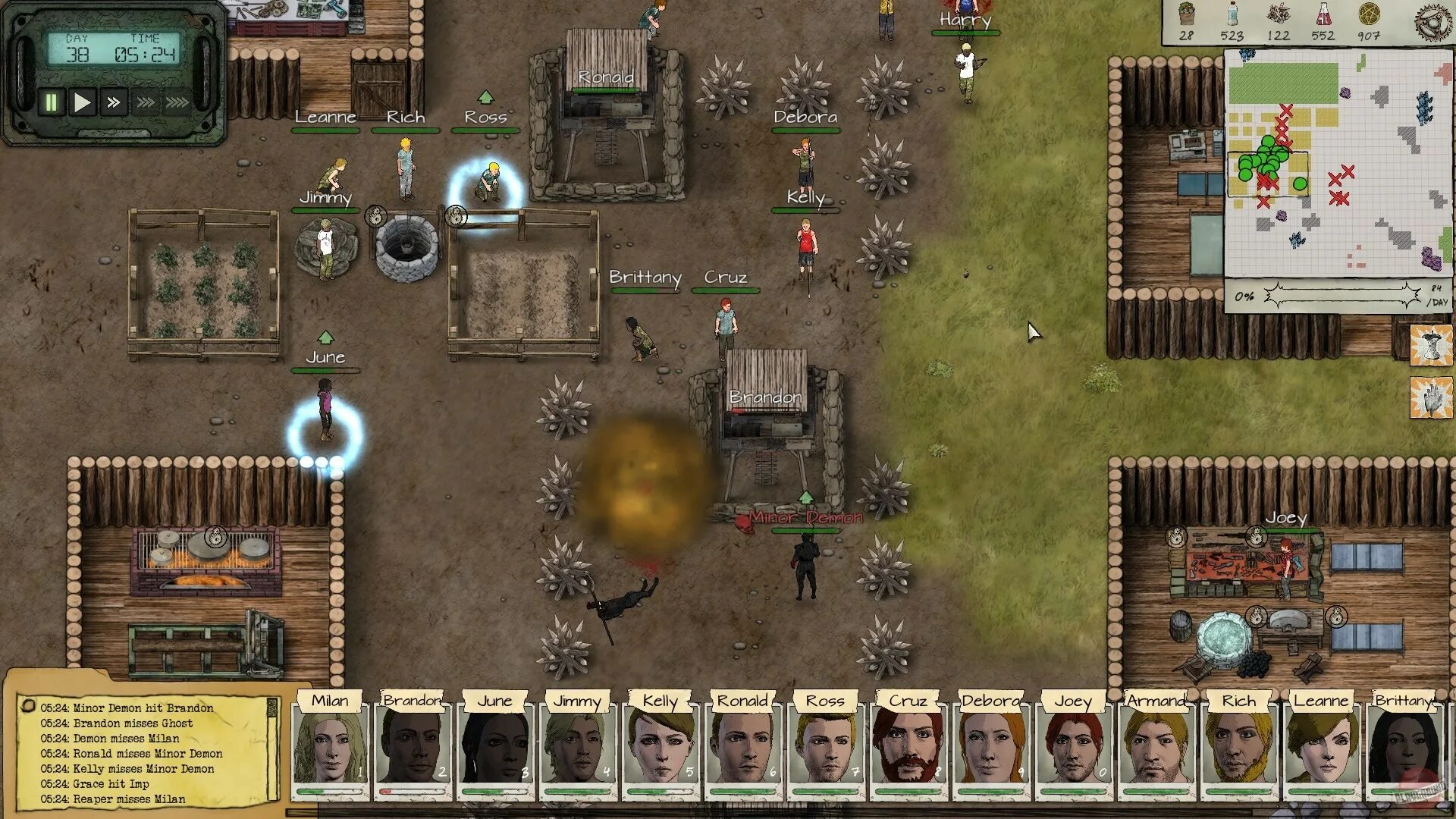
Task: Set quadruple-arrow fastest game speed
Action: click(177, 102)
